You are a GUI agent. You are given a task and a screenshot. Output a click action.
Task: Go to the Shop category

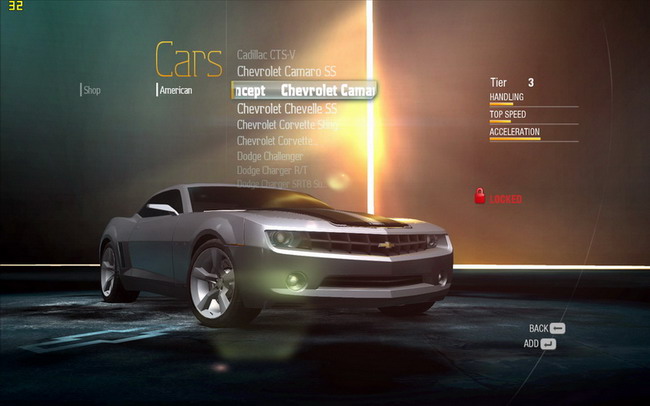(x=92, y=90)
